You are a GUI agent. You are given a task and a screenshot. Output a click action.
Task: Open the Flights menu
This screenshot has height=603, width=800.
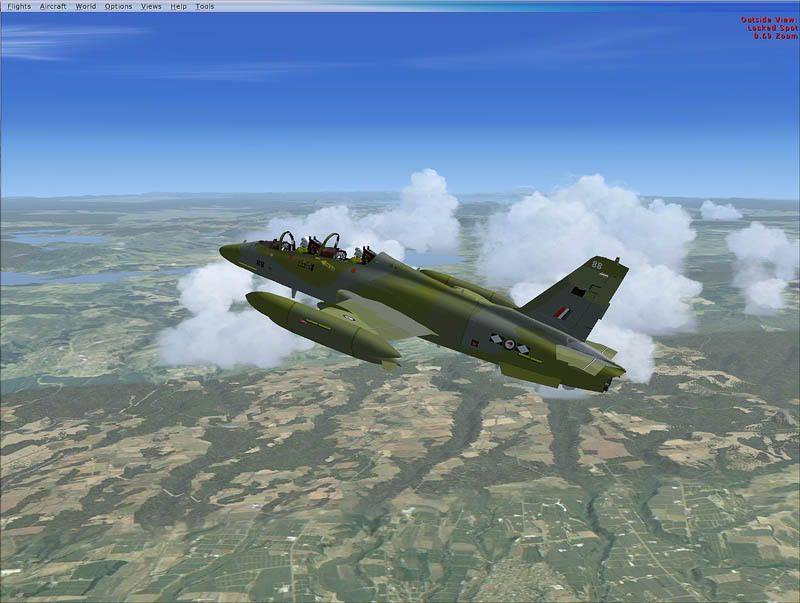pyautogui.click(x=19, y=6)
